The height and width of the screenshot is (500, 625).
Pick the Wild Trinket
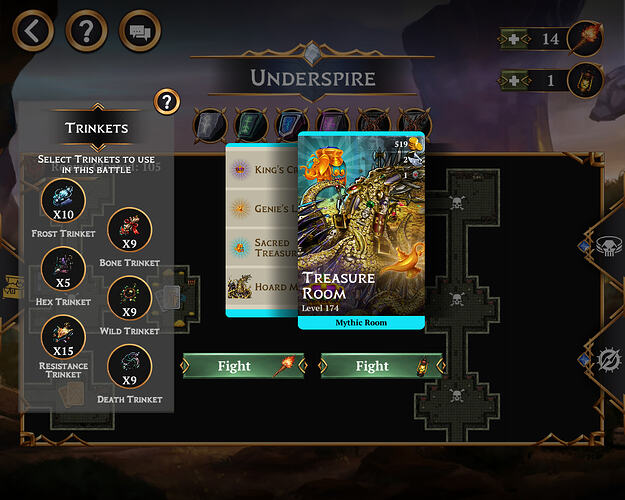129,297
